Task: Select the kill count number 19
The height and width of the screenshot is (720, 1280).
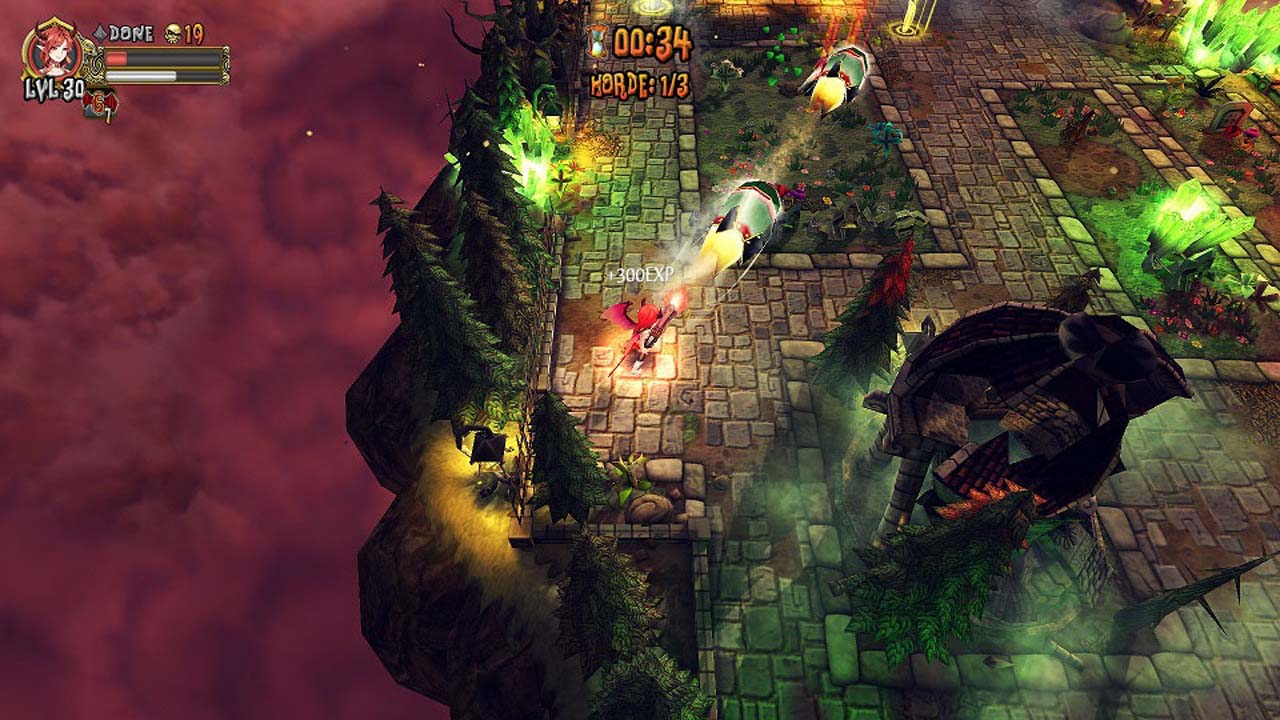Action: [196, 33]
